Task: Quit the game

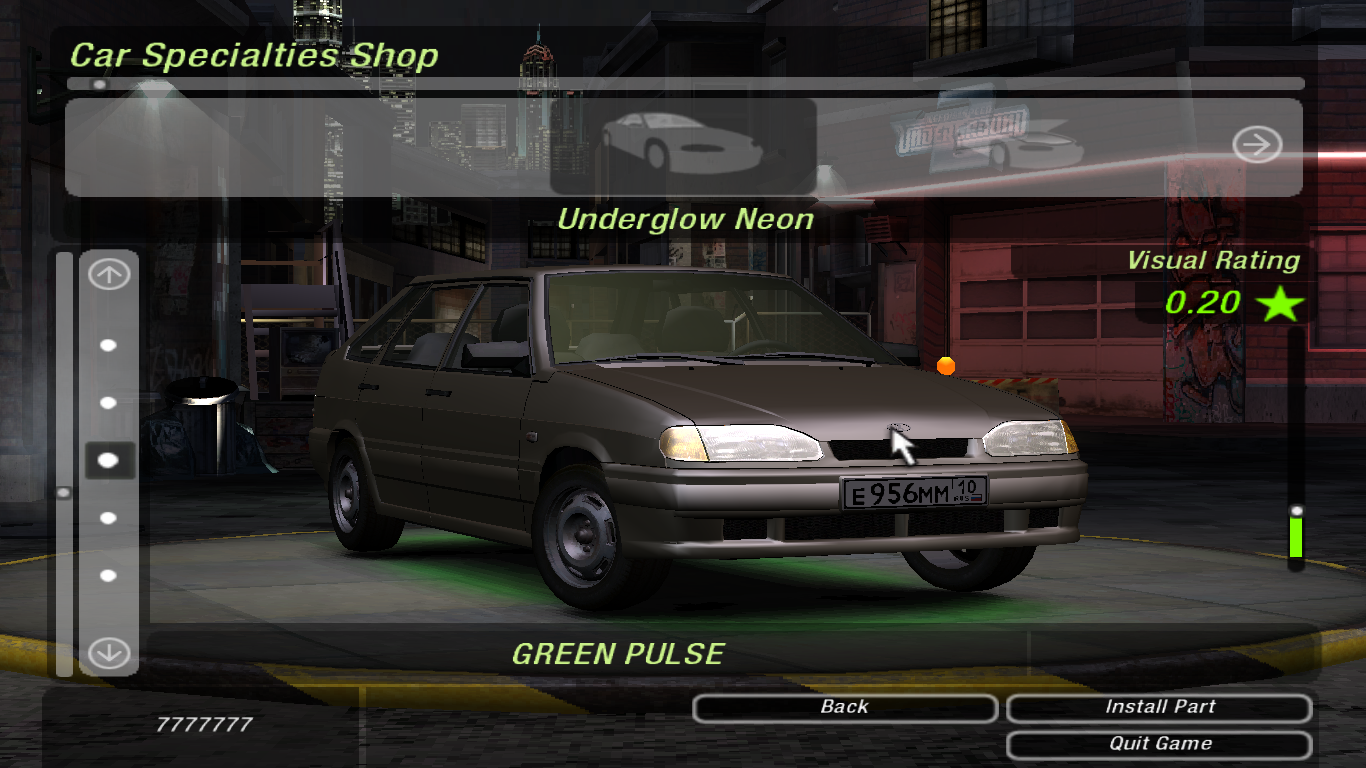Action: pyautogui.click(x=1159, y=744)
